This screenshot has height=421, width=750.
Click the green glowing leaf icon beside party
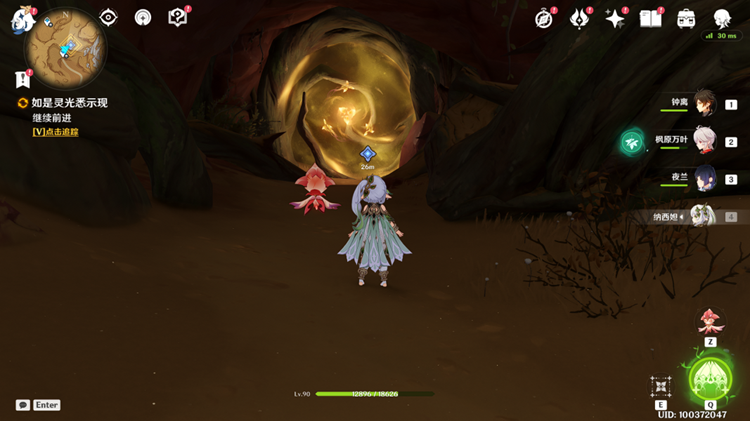[632, 142]
